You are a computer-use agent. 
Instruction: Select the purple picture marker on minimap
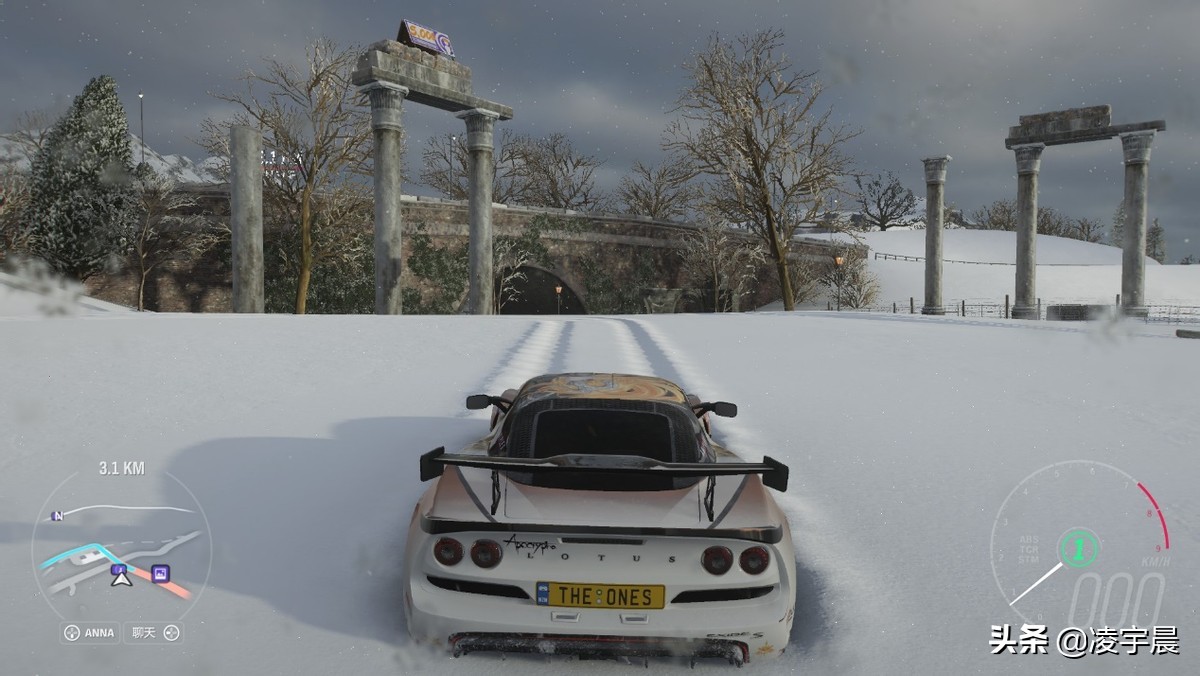(x=160, y=573)
